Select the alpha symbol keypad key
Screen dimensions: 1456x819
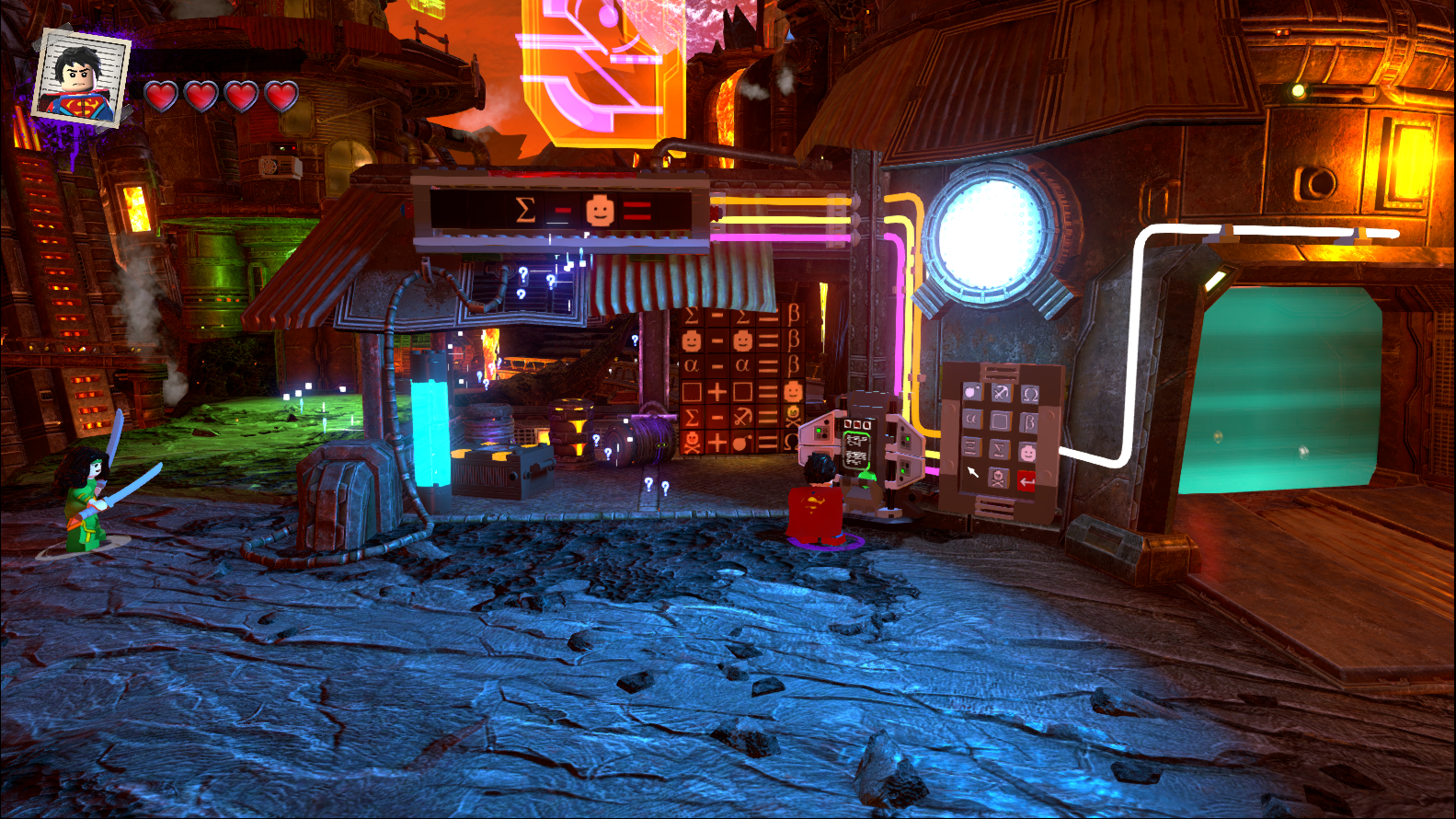click(971, 420)
